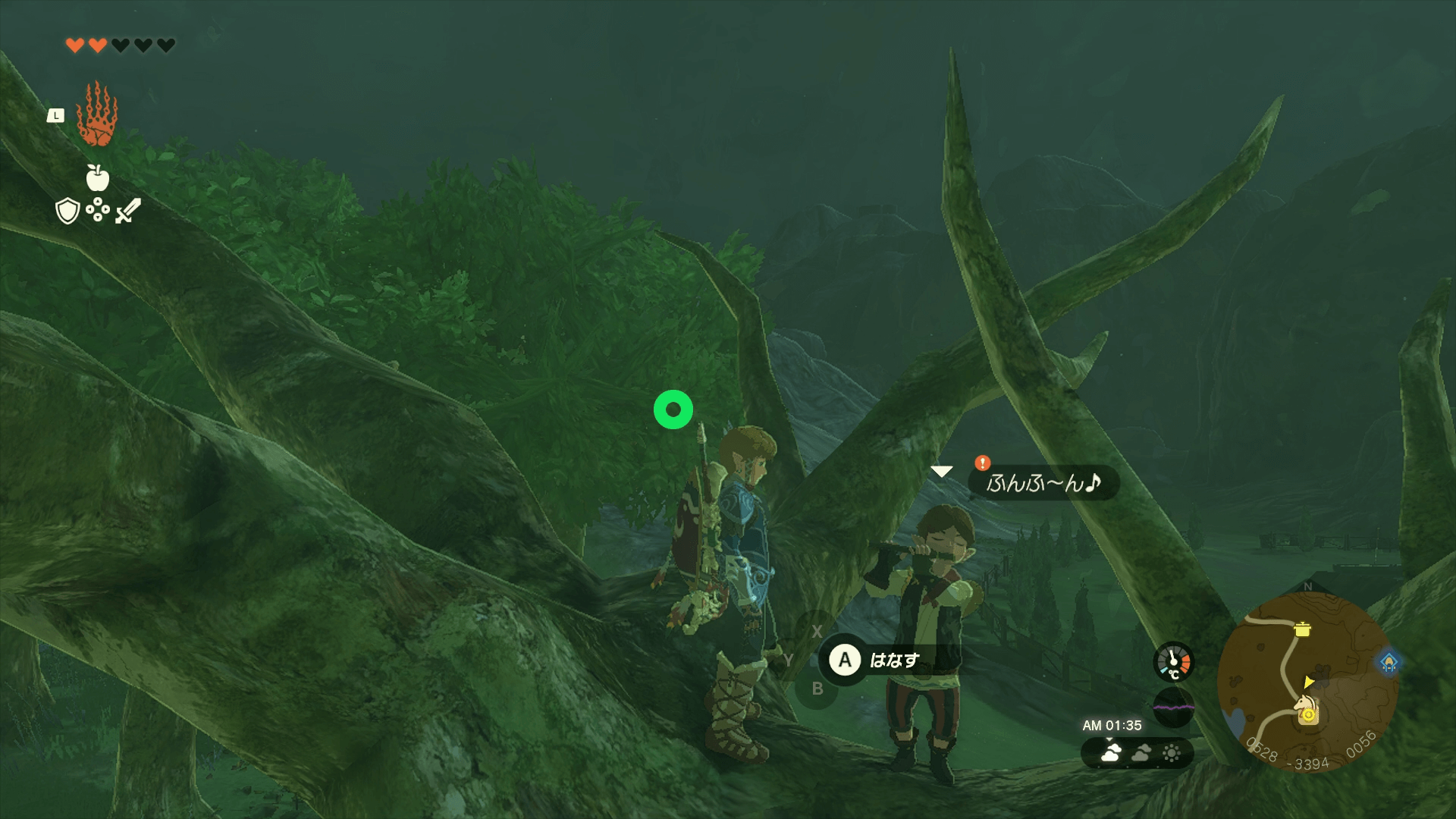Click the blue shrine marker beside minimap
Viewport: 1456px width, 819px height.
(1389, 663)
